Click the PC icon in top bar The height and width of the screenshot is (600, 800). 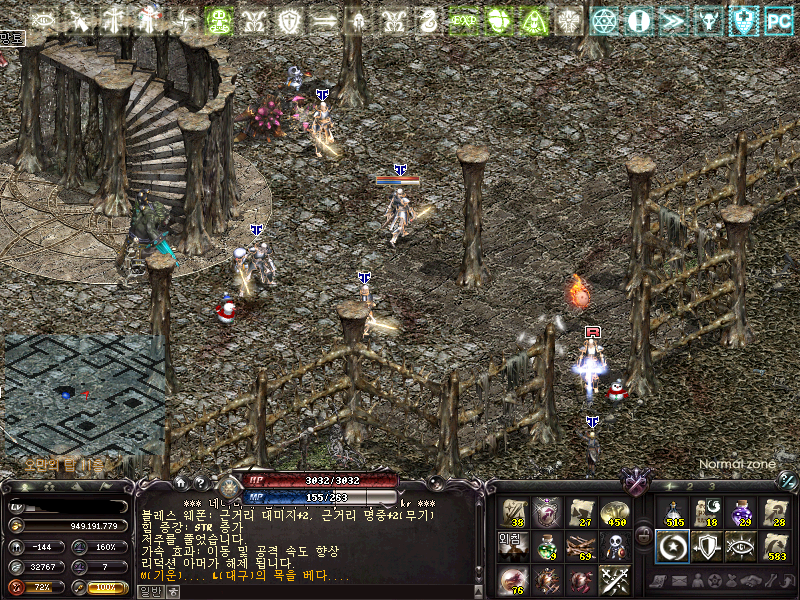[778, 19]
